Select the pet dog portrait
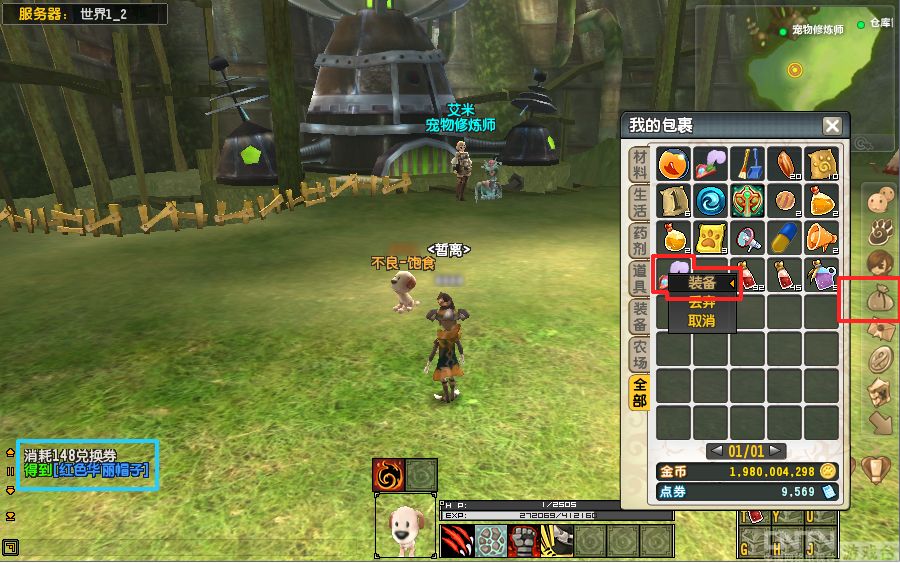 pos(405,527)
